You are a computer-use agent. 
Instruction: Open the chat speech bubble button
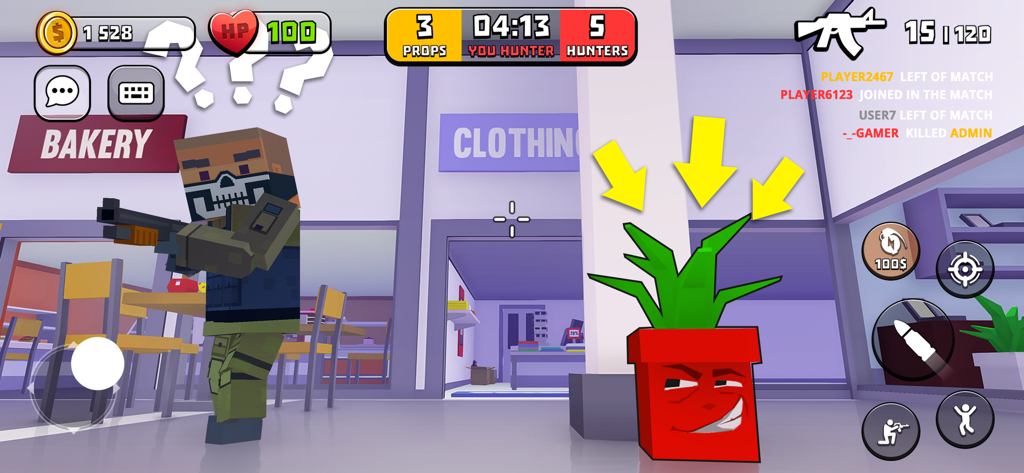(62, 93)
